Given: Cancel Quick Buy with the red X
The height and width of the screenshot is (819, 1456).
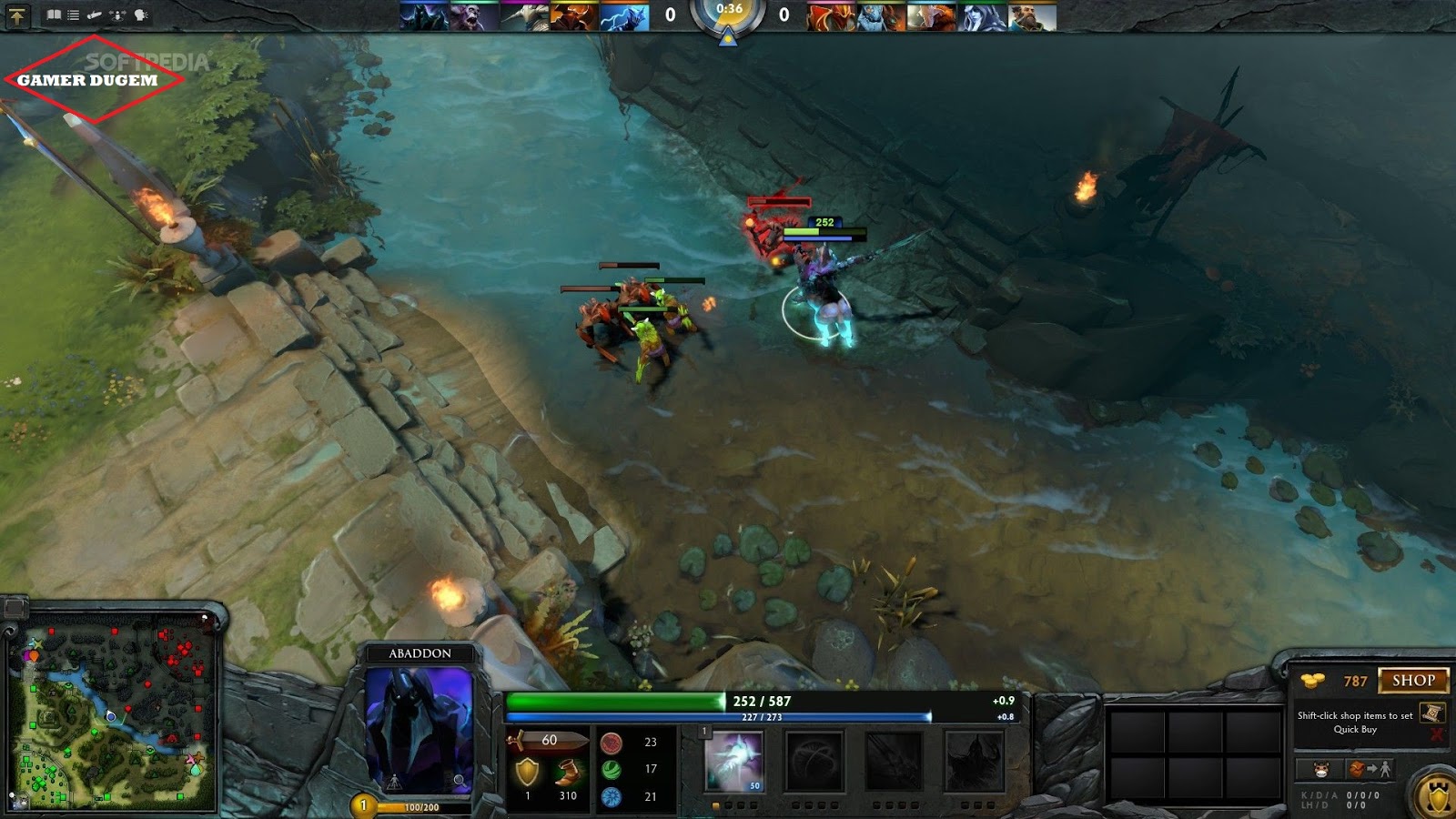Looking at the screenshot, I should coord(1438,733).
